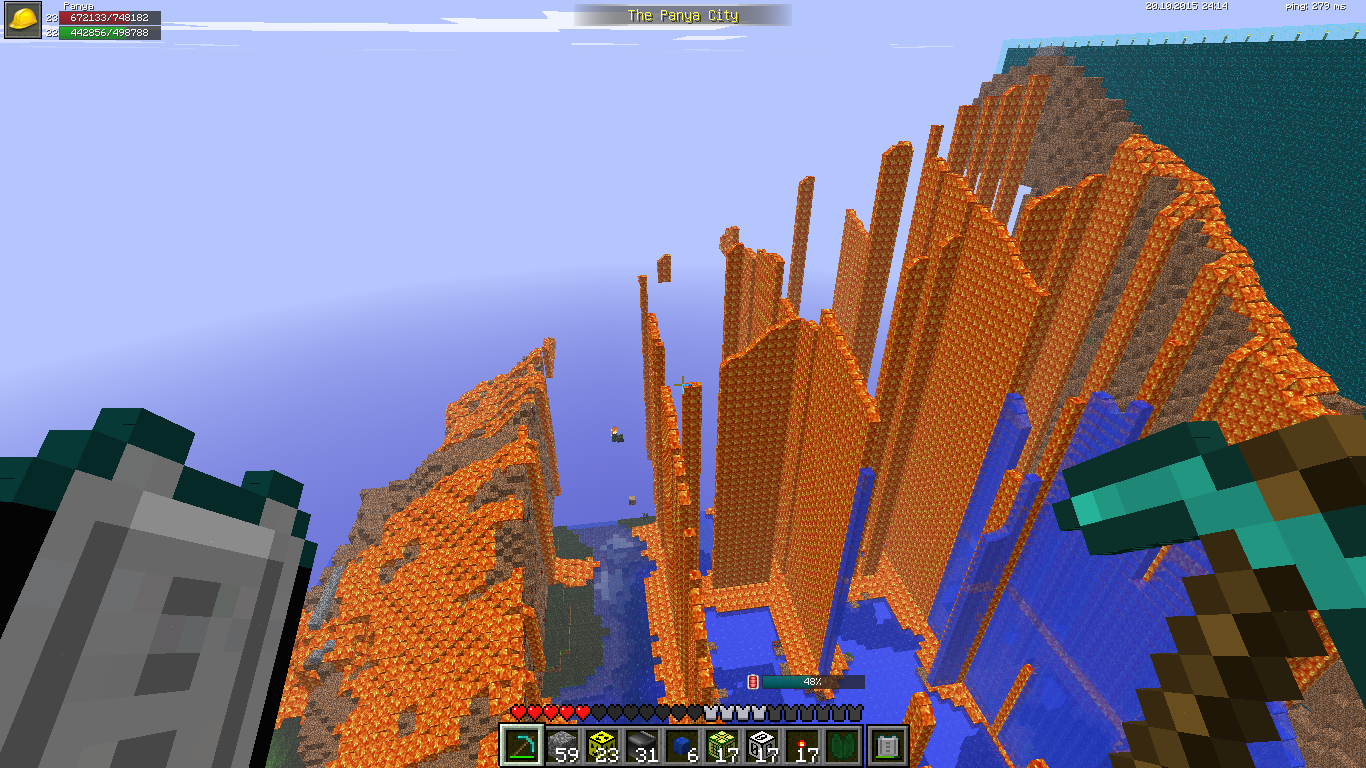1366x768 pixels.
Task: Select the green patterned block stack
Action: 722,746
